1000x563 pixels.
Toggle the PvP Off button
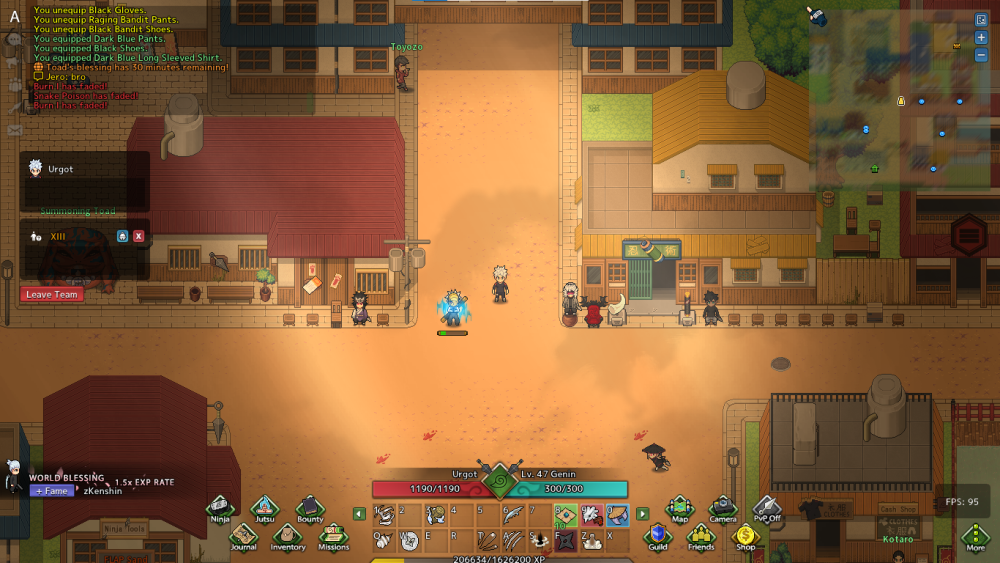pyautogui.click(x=767, y=509)
